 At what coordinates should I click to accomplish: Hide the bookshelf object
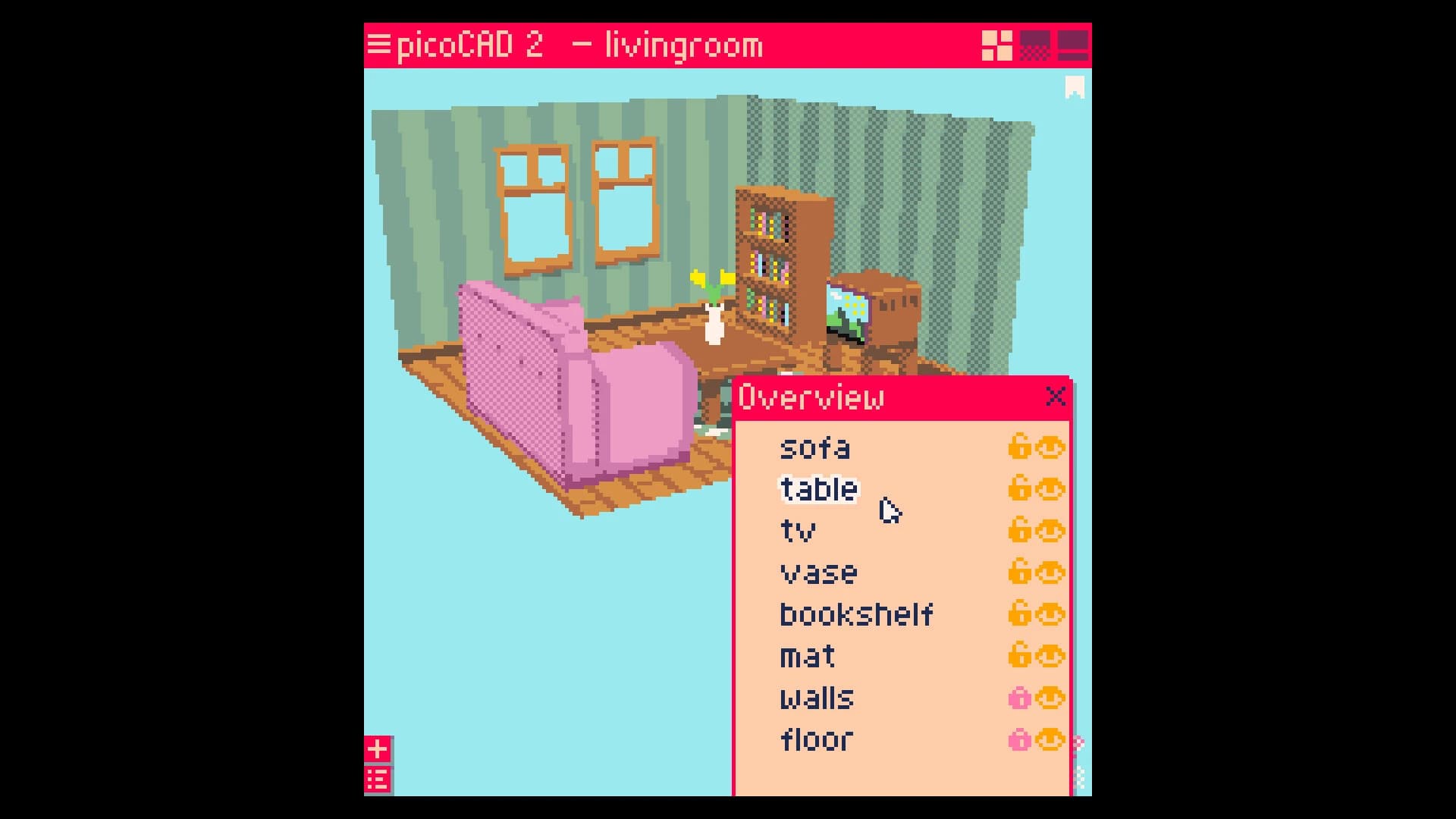1052,614
